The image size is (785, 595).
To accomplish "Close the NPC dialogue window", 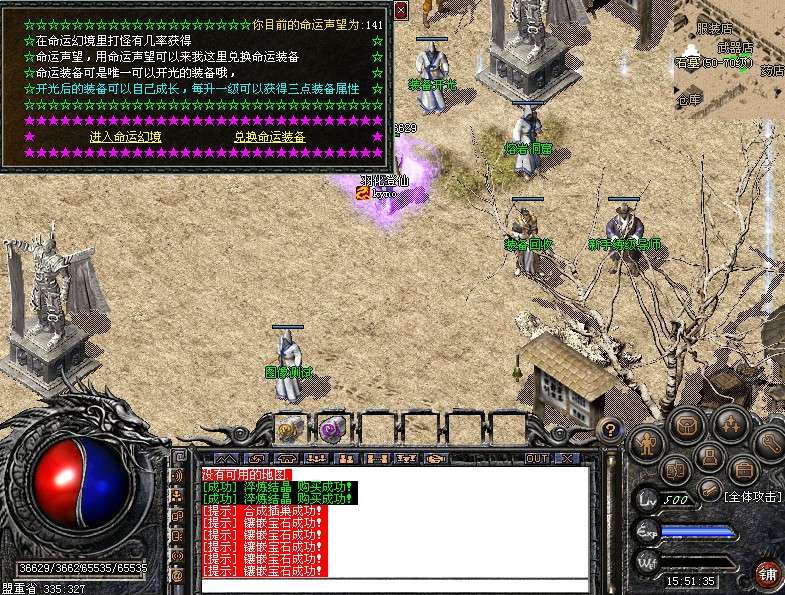I will click(x=401, y=10).
